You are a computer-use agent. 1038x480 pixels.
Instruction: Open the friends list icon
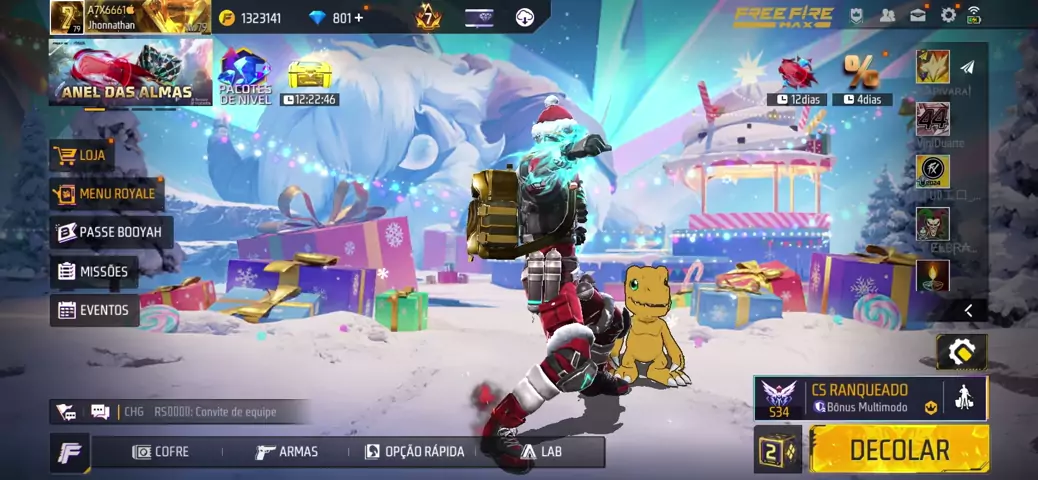click(887, 15)
